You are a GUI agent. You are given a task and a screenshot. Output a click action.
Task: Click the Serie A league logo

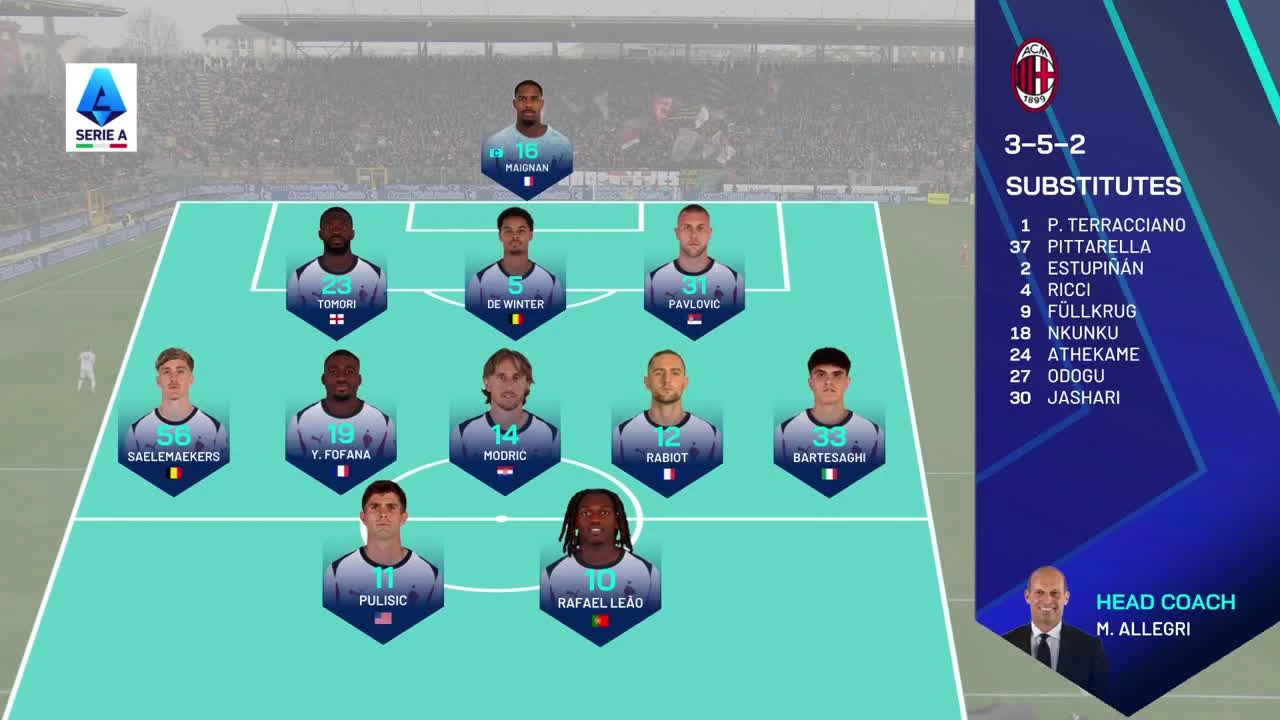tap(101, 107)
